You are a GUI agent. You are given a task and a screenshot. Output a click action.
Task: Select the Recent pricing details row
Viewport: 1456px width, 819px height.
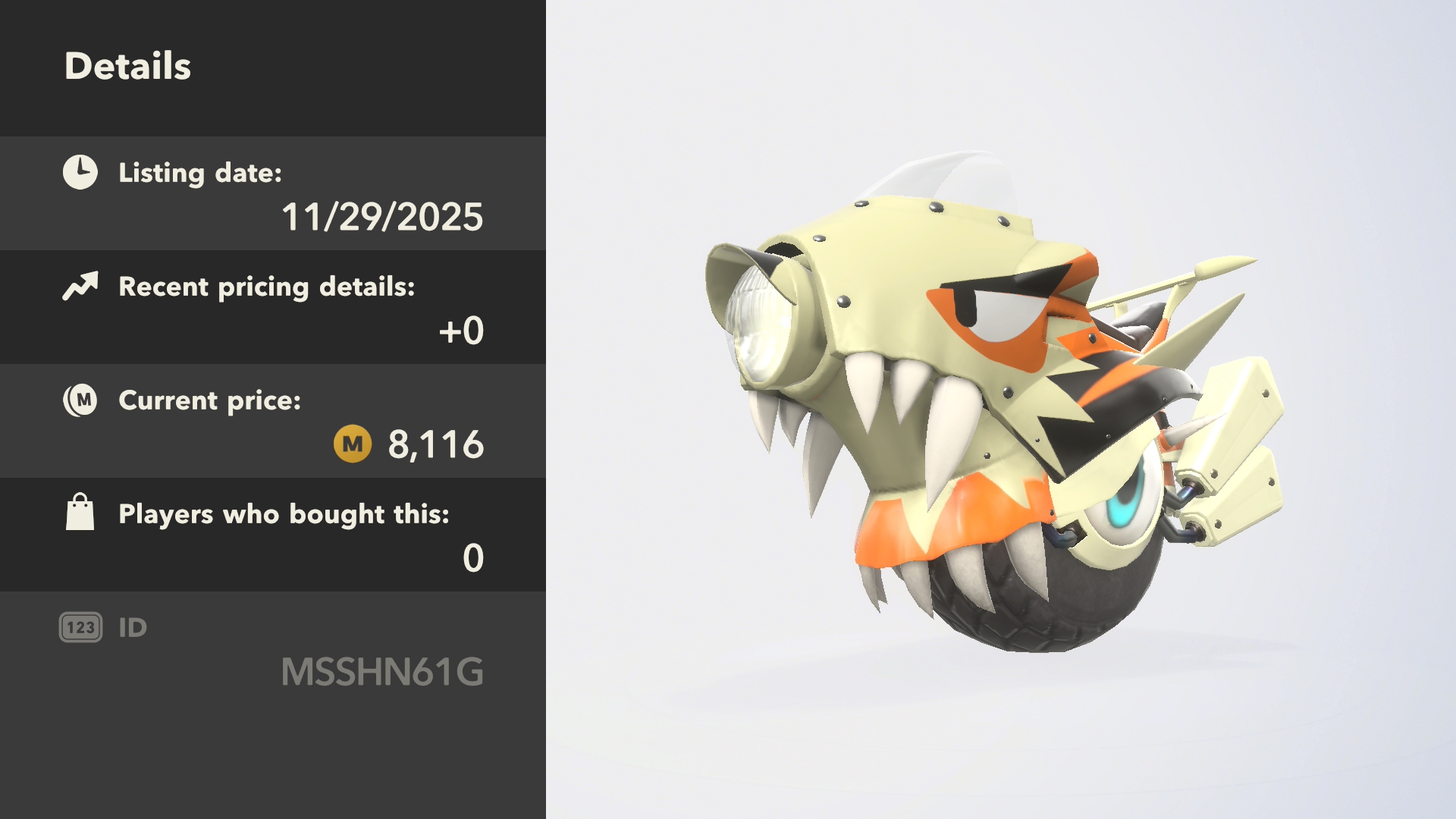273,308
